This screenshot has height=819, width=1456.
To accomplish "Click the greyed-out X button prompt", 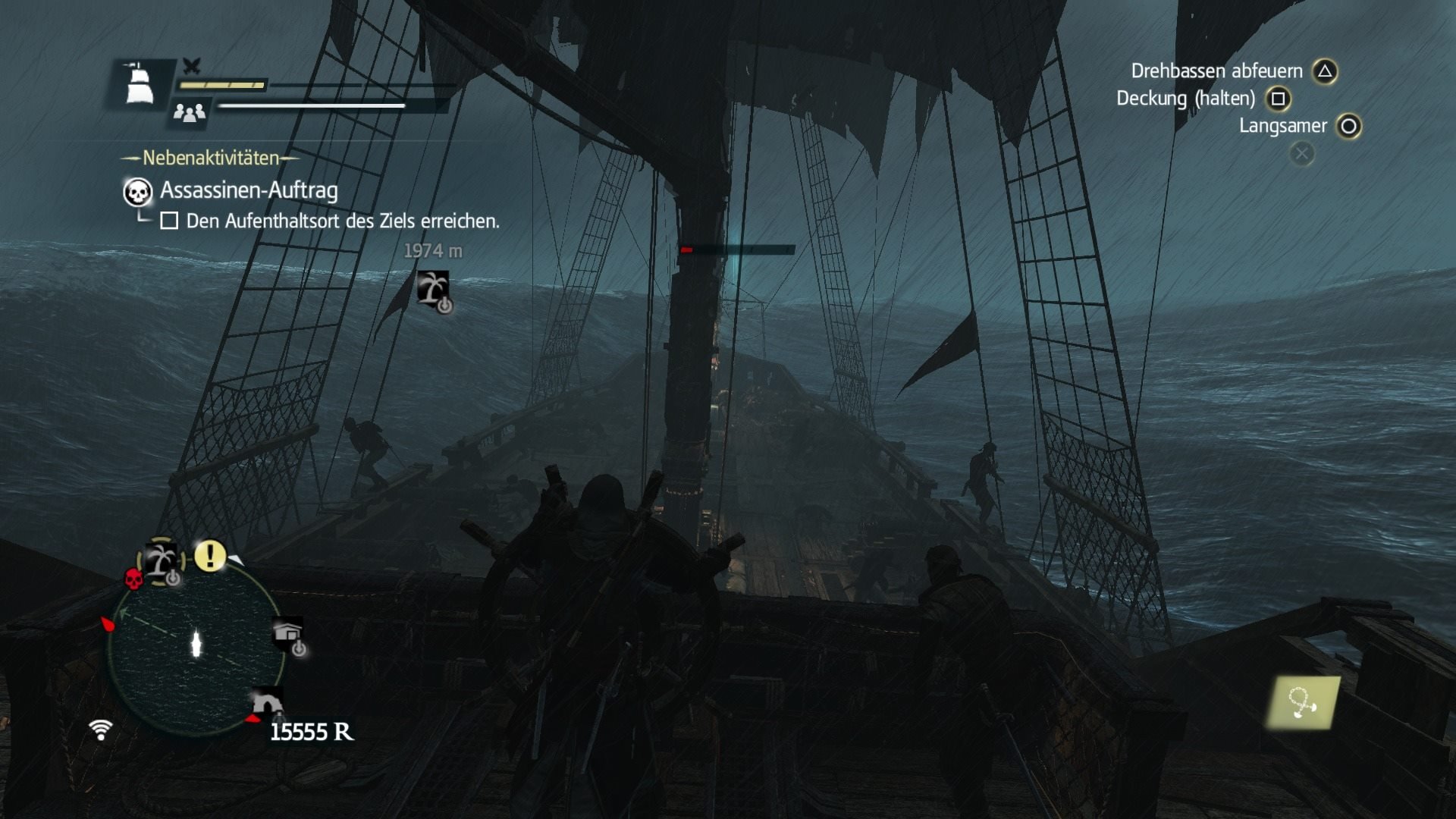I will [x=1302, y=154].
